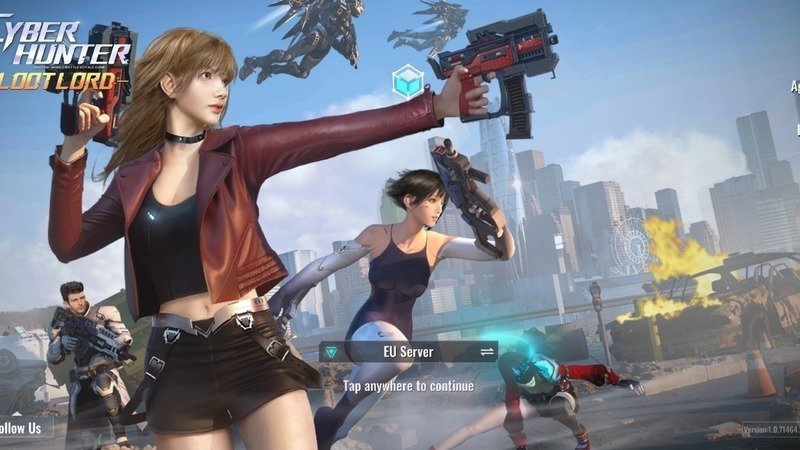Screen dimensions: 800x450
Task: Open the Follow Us button
Action: [x=22, y=428]
